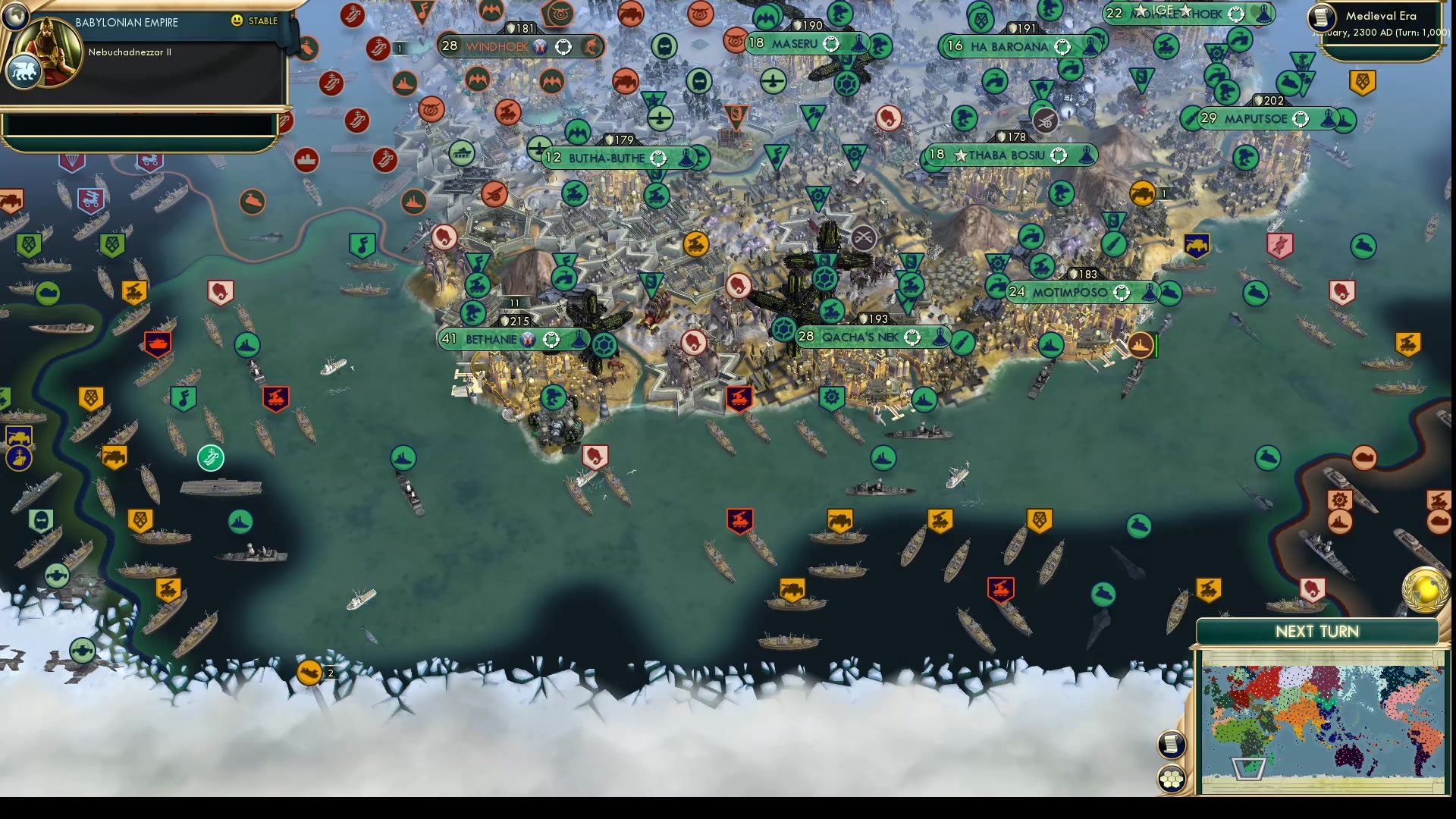Select the green submarine unit icon near the carrier

[x=211, y=457]
